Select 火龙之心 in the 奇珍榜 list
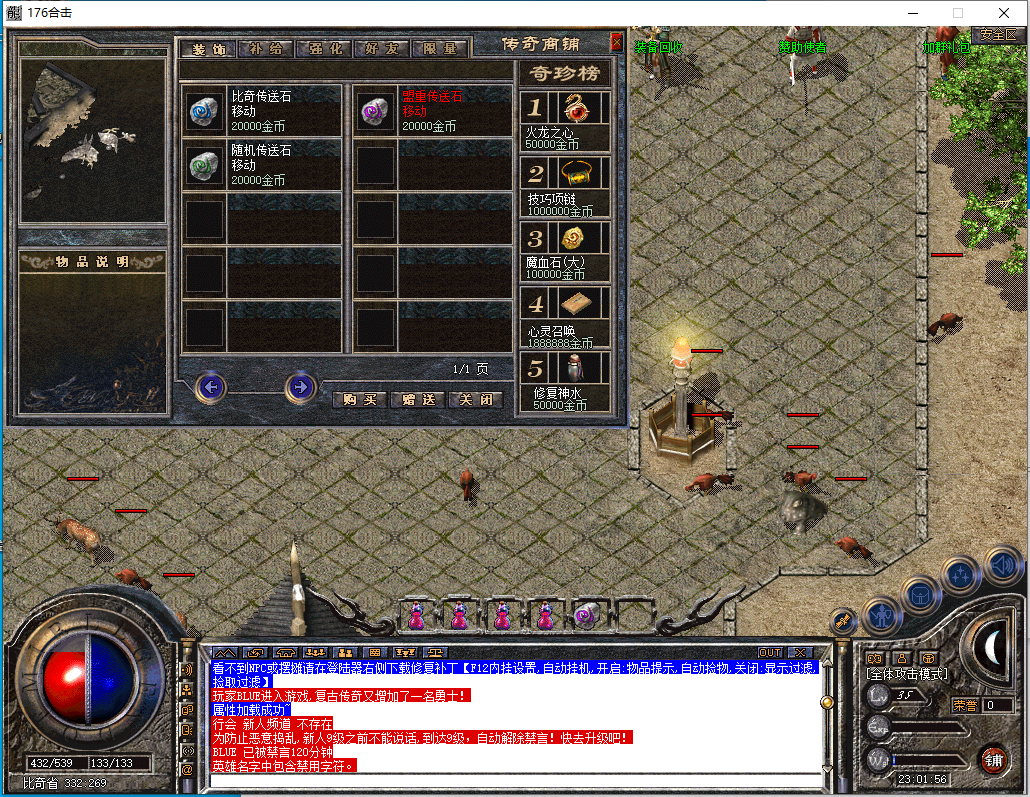This screenshot has width=1030, height=797. coord(566,120)
